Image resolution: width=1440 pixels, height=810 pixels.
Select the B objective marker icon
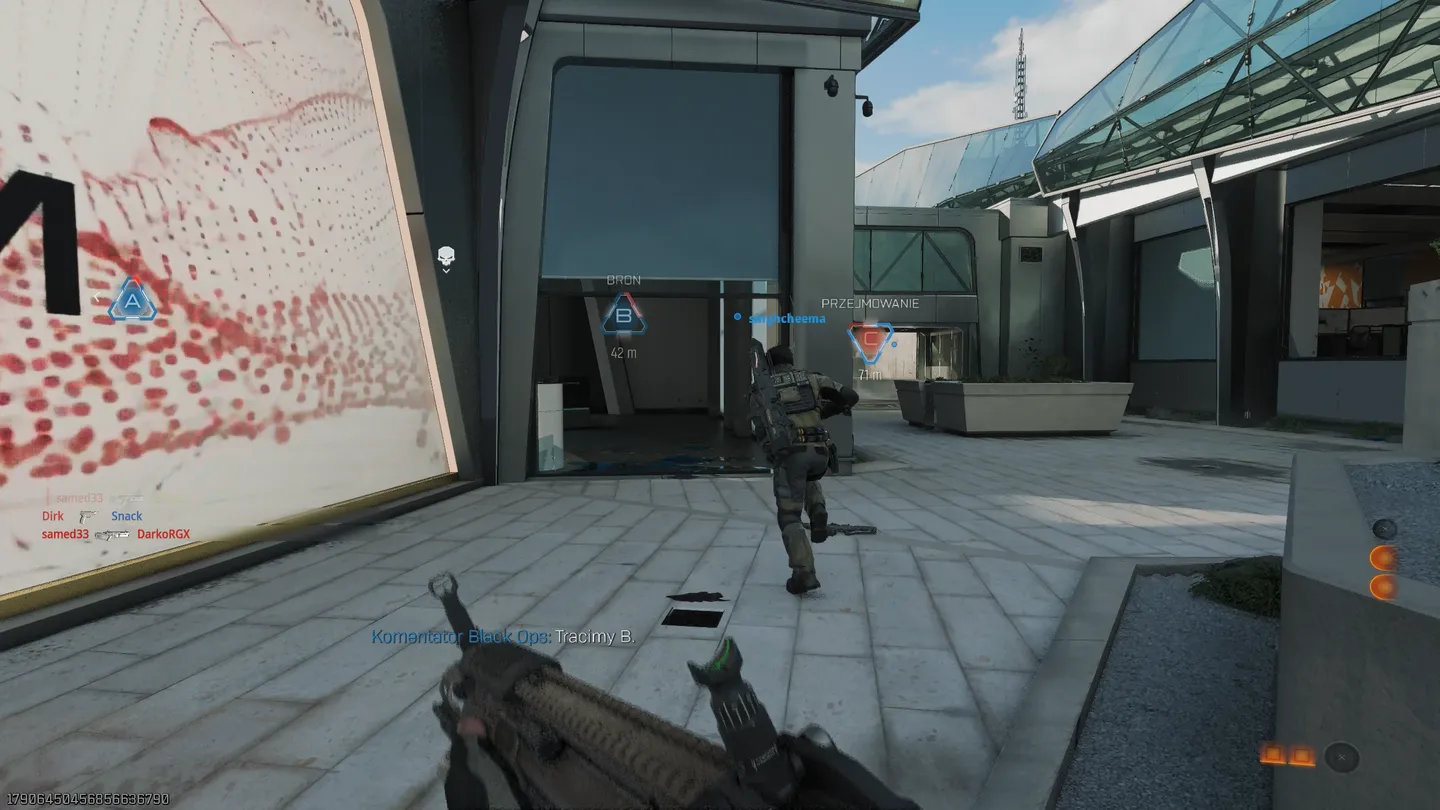coord(622,319)
